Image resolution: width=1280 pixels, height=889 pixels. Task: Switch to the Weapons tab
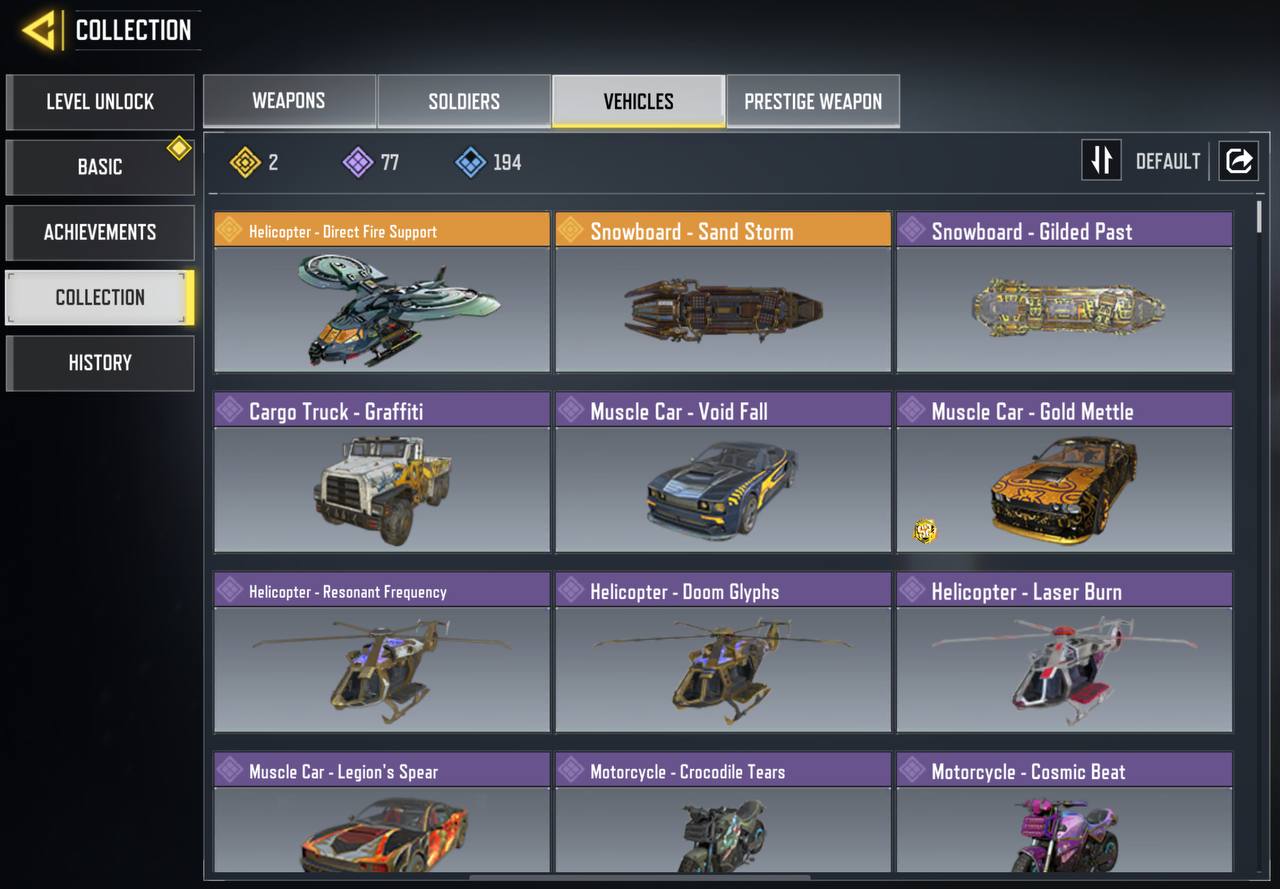coord(289,101)
